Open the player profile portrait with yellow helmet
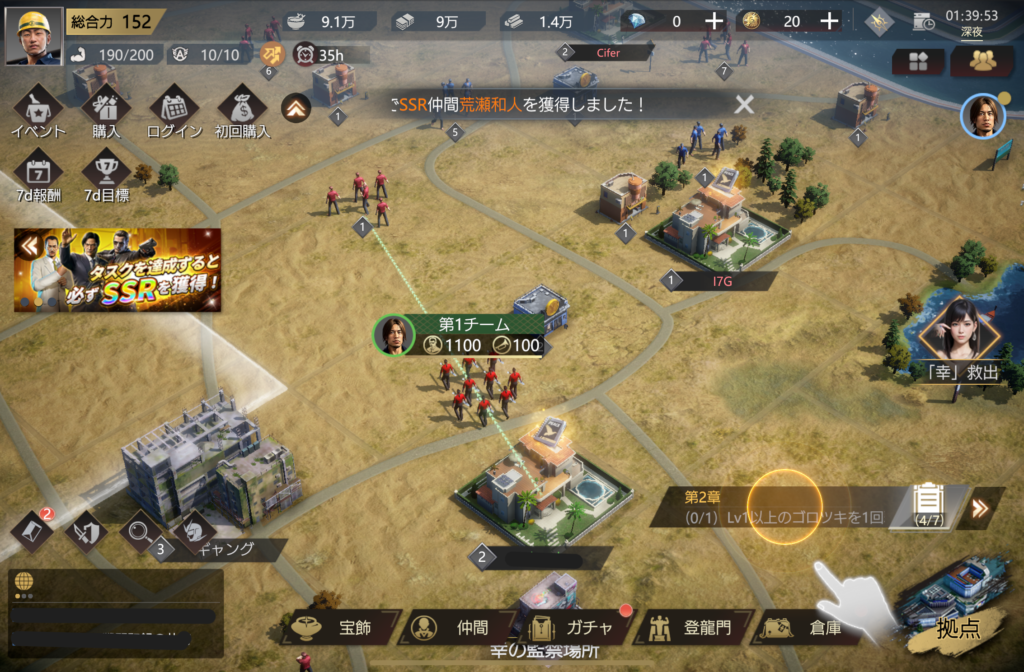The height and width of the screenshot is (672, 1024). [33, 36]
